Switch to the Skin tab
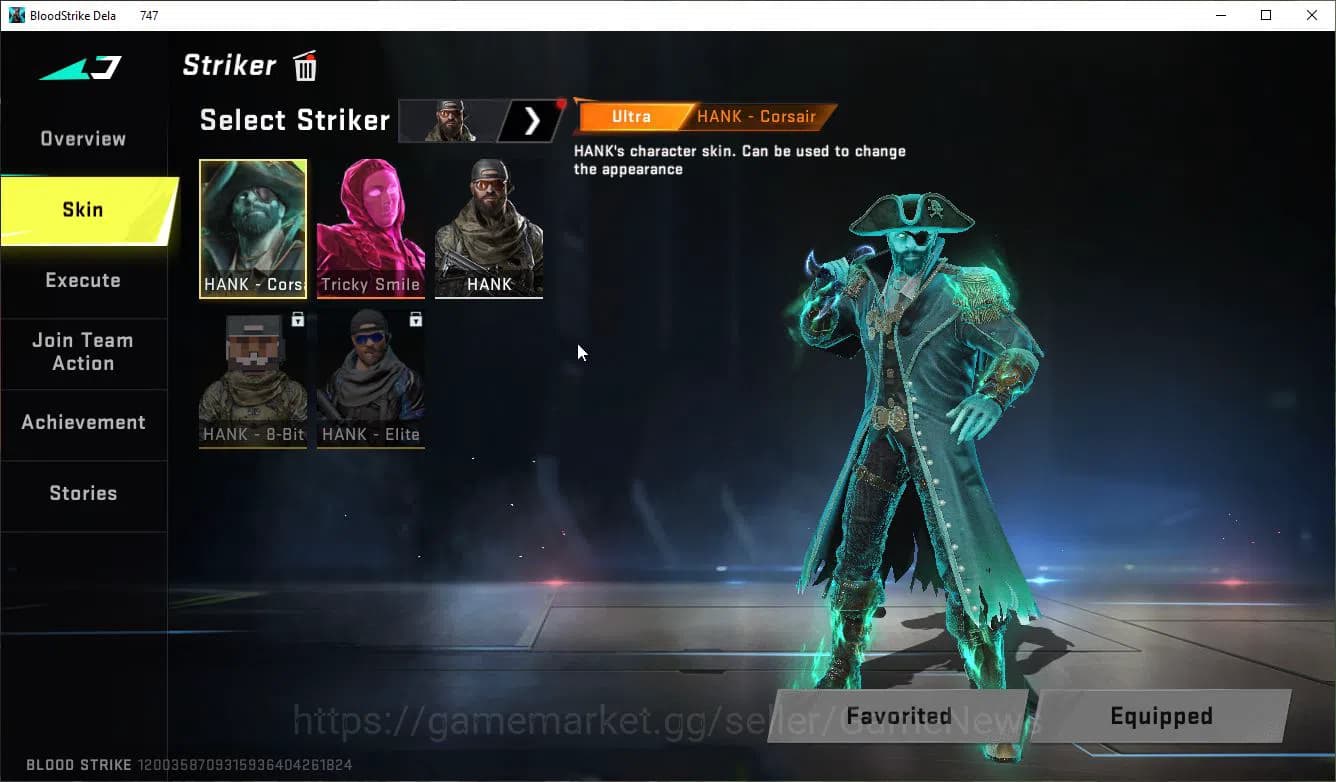 (x=83, y=209)
